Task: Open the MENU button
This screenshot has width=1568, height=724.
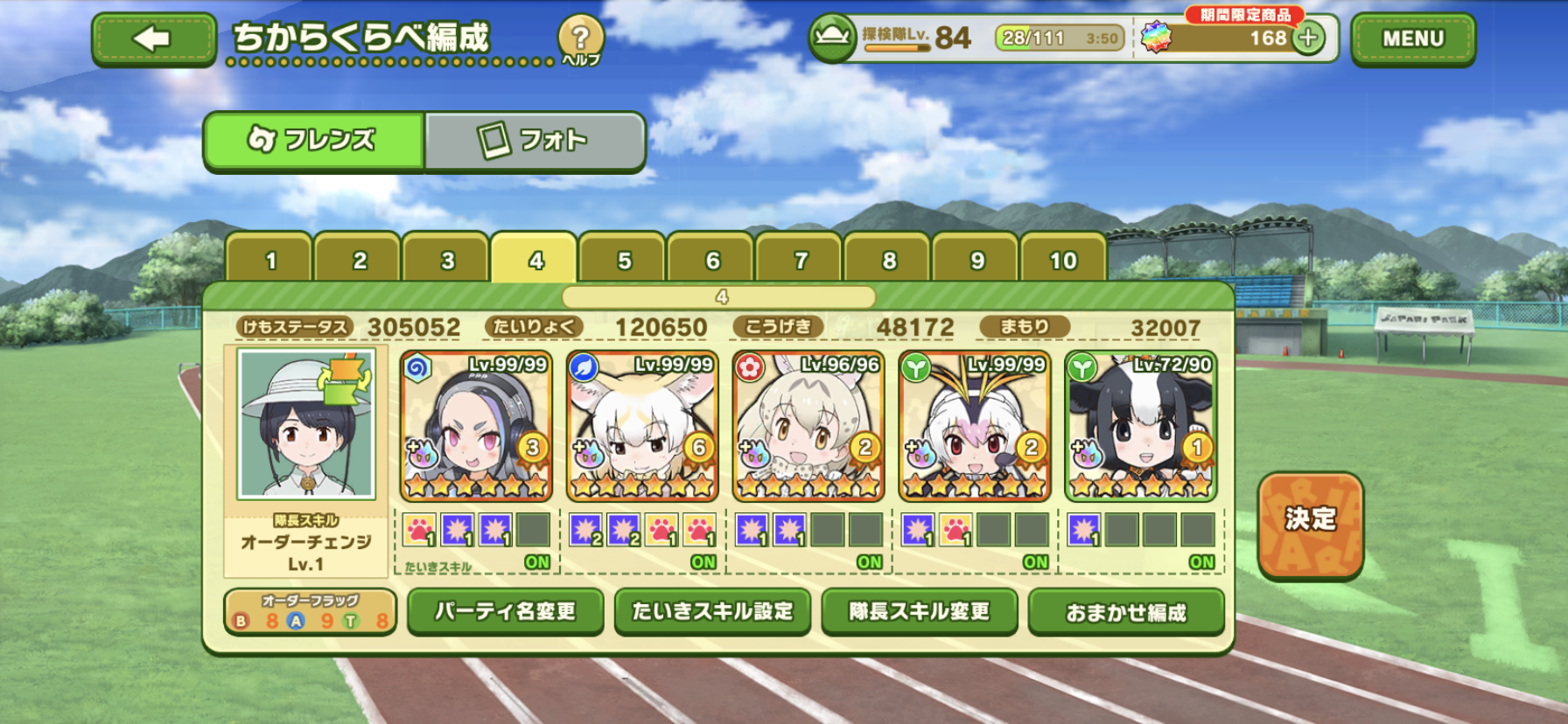Action: (1412, 39)
